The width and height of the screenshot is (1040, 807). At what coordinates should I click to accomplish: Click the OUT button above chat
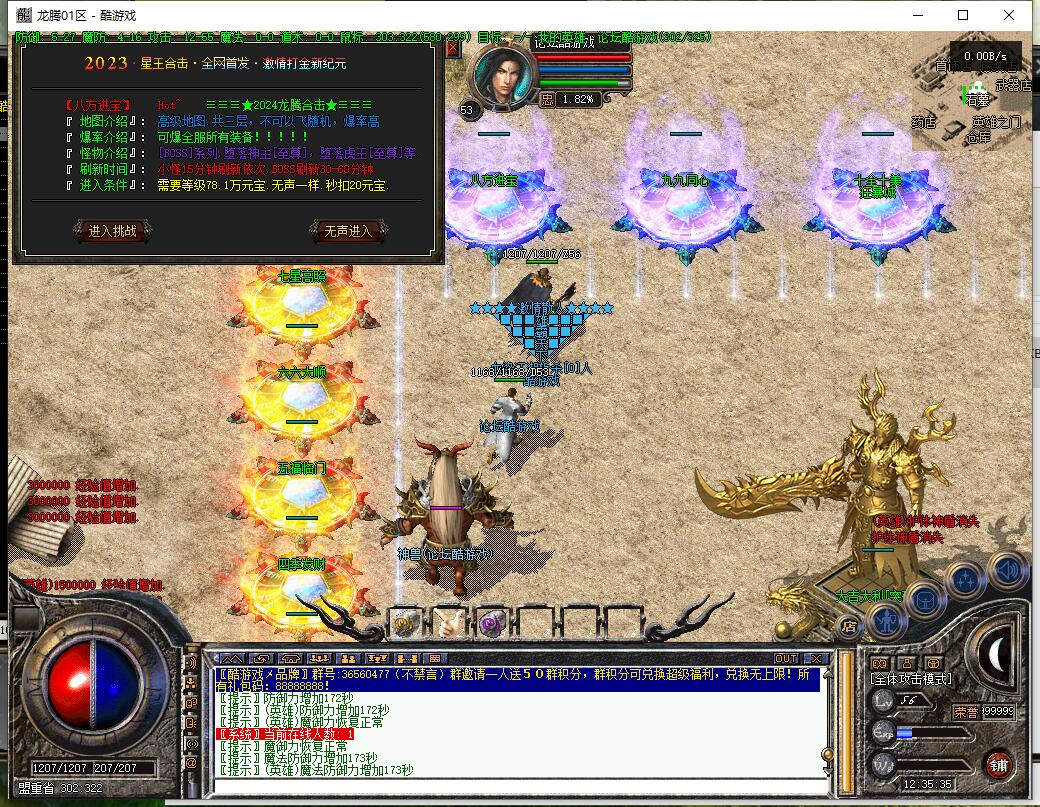tap(786, 658)
